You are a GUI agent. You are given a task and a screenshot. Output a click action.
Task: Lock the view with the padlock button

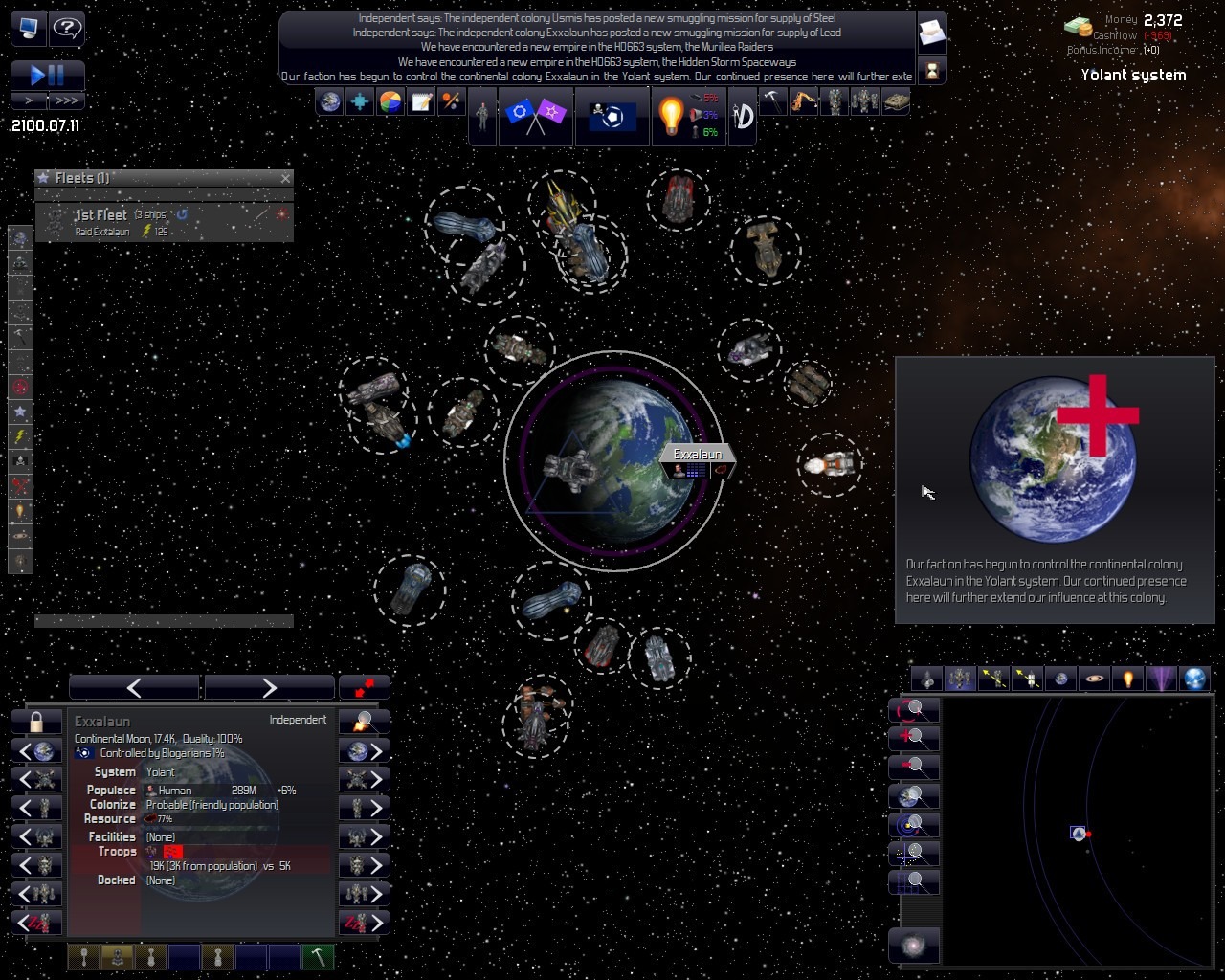36,722
